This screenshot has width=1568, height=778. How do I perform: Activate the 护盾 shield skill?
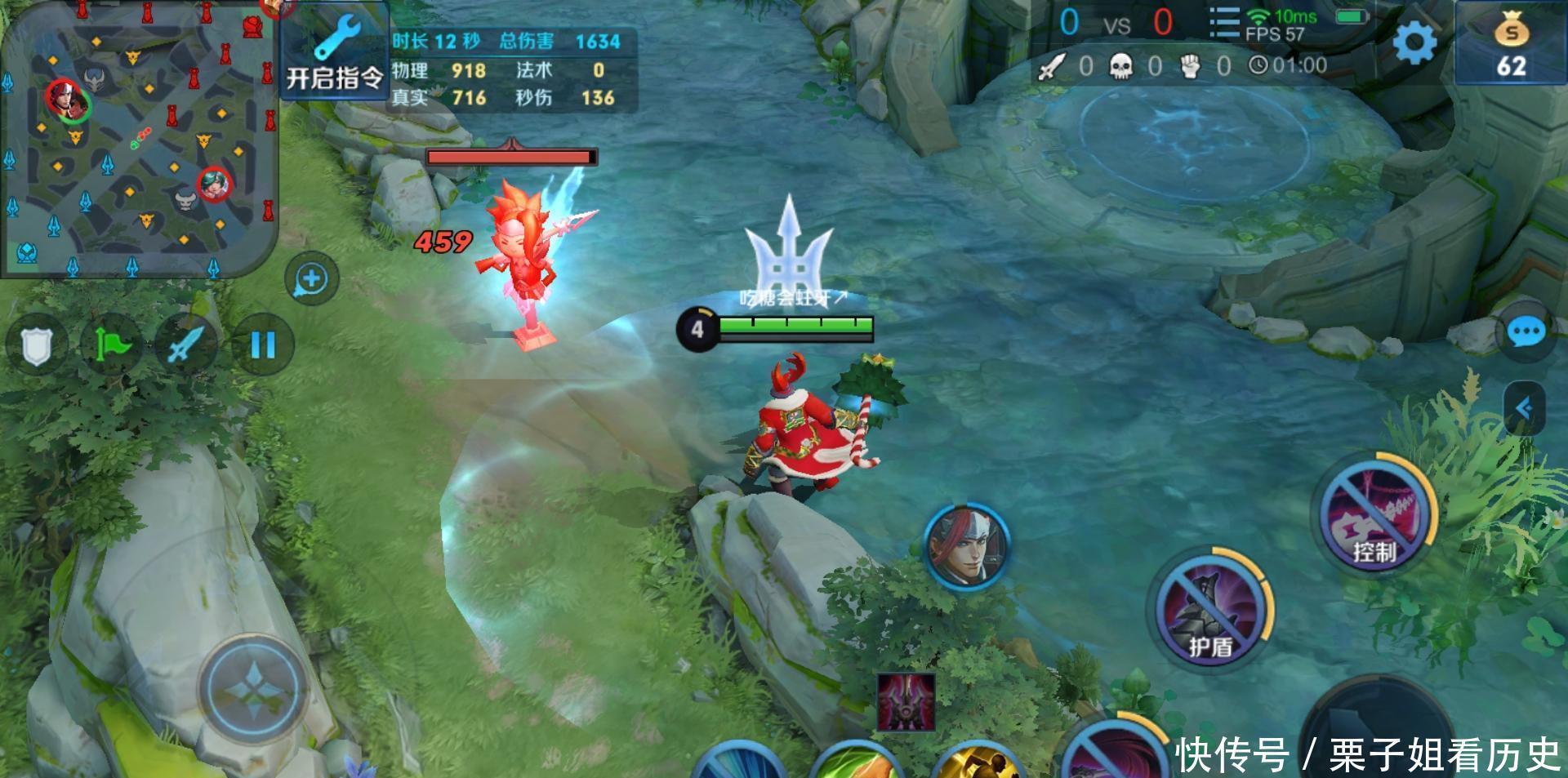(x=1209, y=612)
